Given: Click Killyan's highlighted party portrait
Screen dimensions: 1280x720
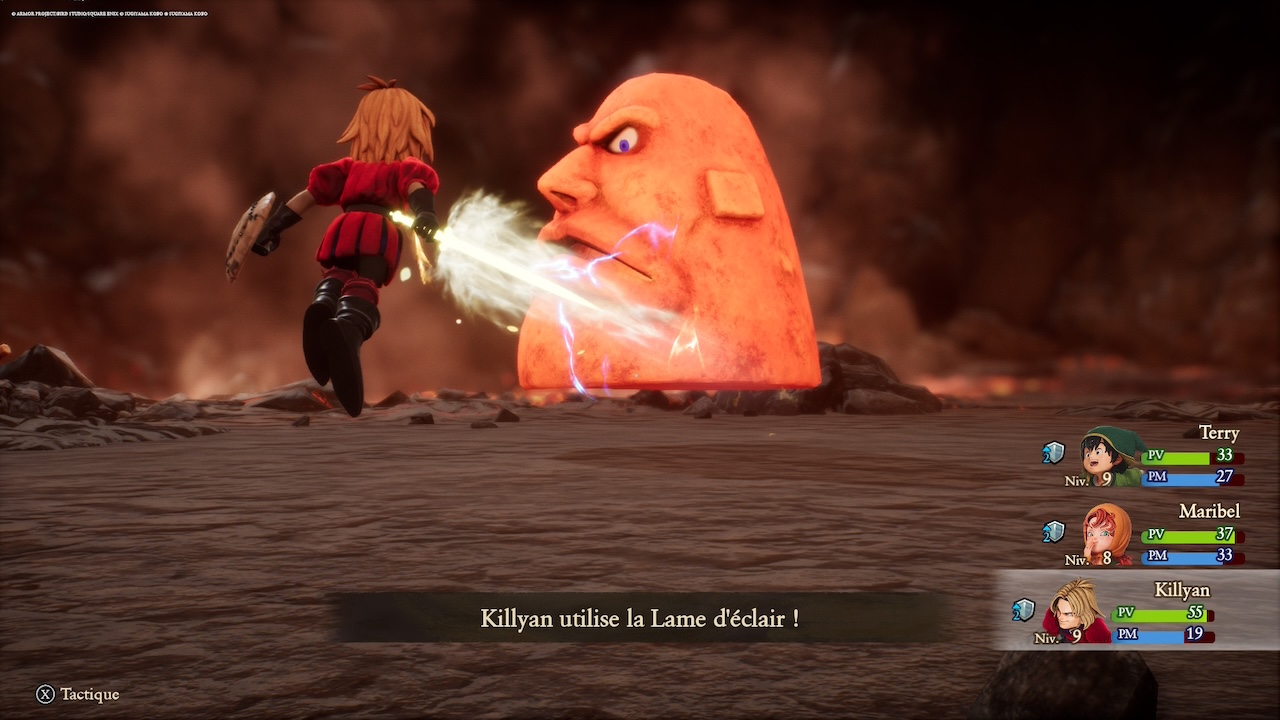Looking at the screenshot, I should (x=1076, y=610).
